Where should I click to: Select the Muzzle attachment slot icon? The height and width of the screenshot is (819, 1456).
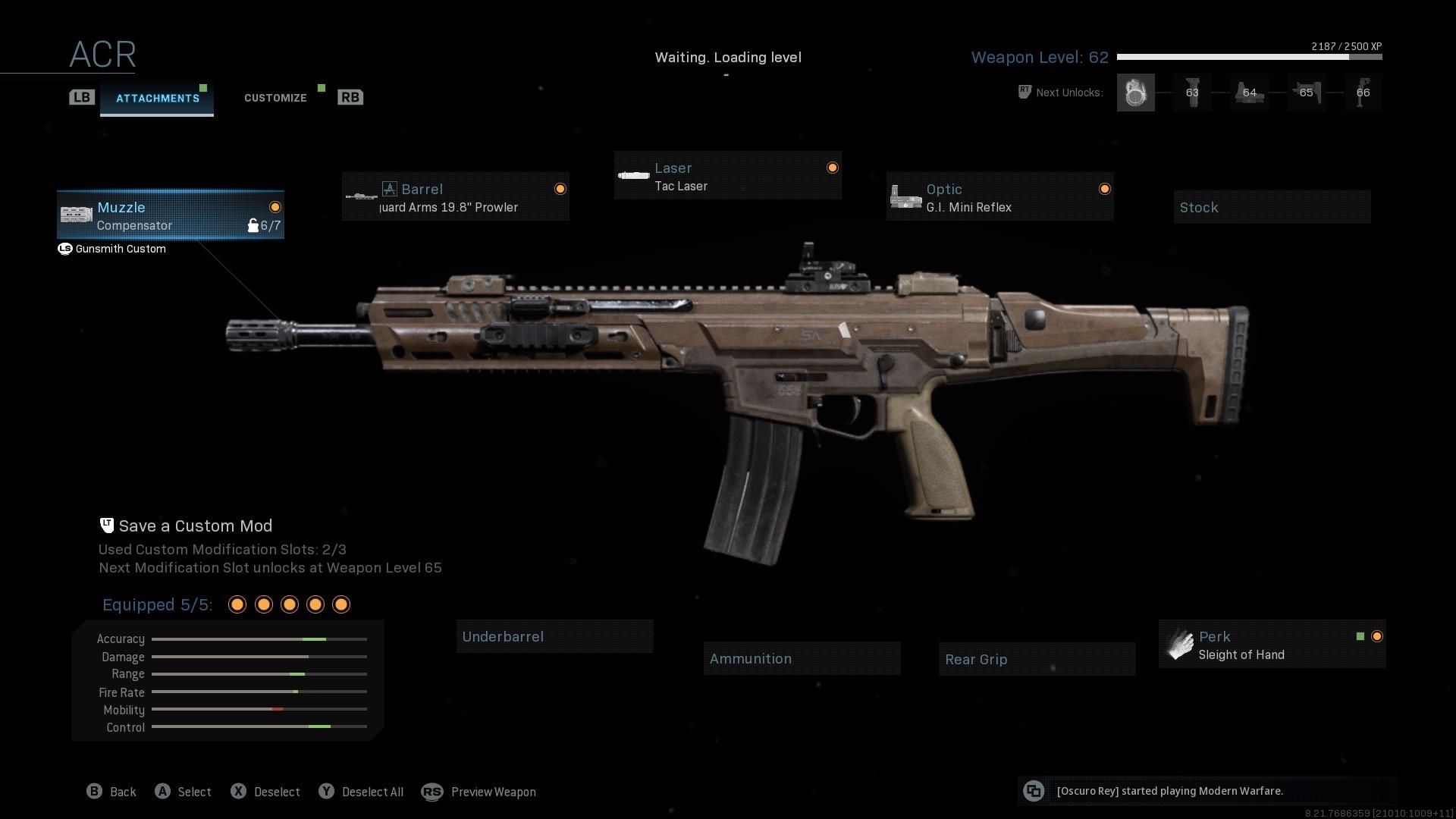76,215
